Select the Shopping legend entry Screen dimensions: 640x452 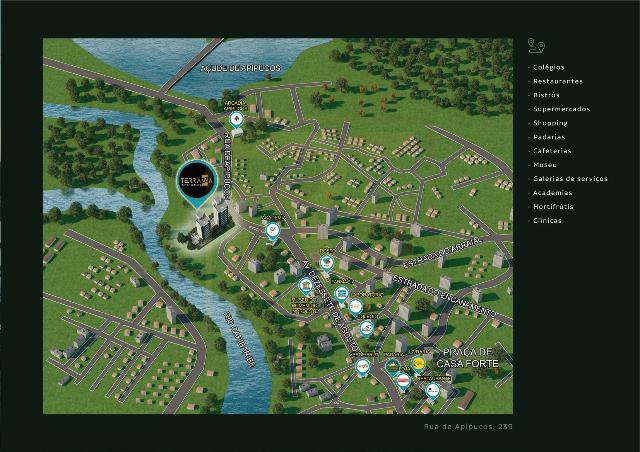550,123
